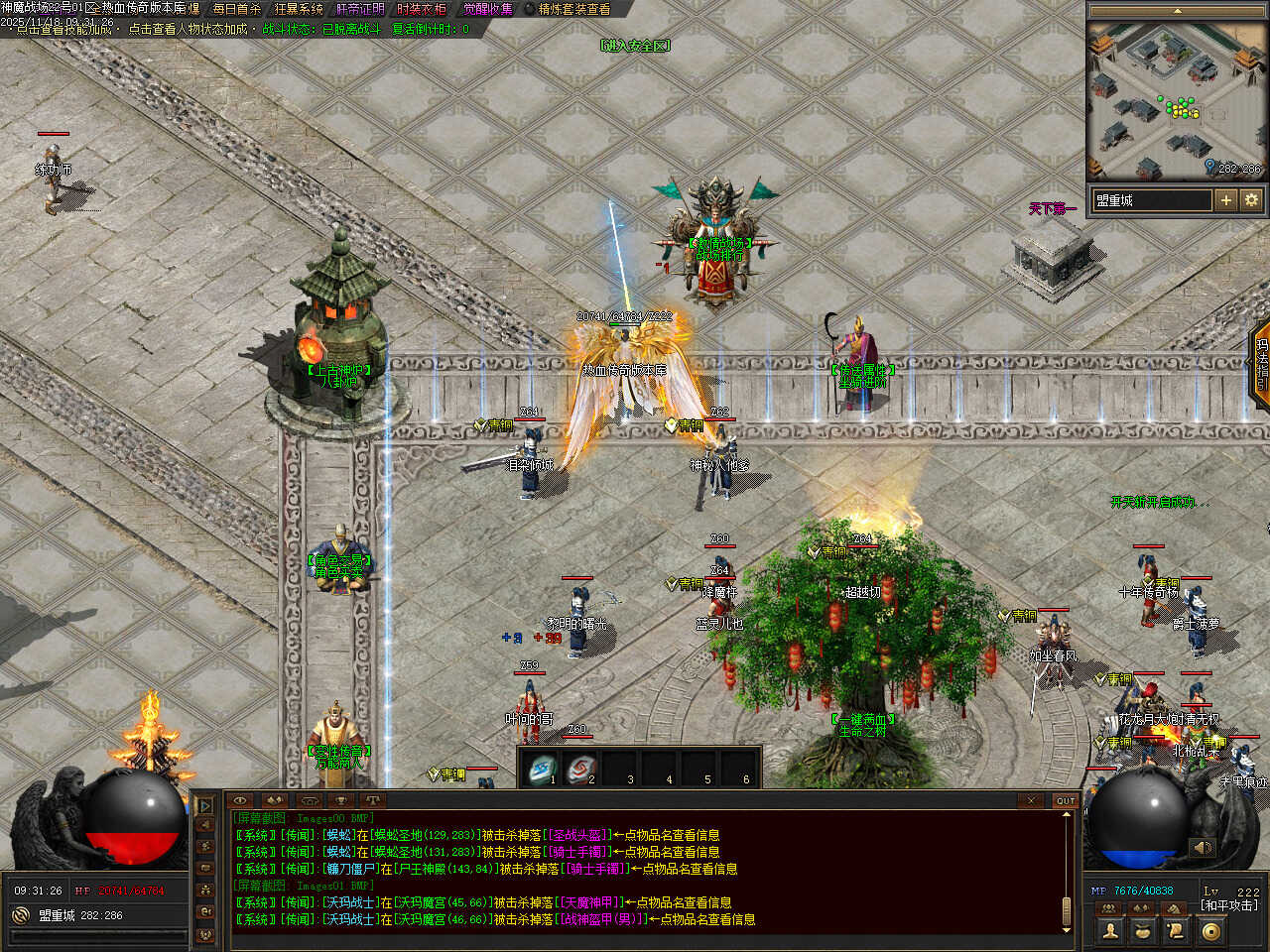The height and width of the screenshot is (952, 1270).
Task: Close the chat panel with the X button
Action: 1031,800
